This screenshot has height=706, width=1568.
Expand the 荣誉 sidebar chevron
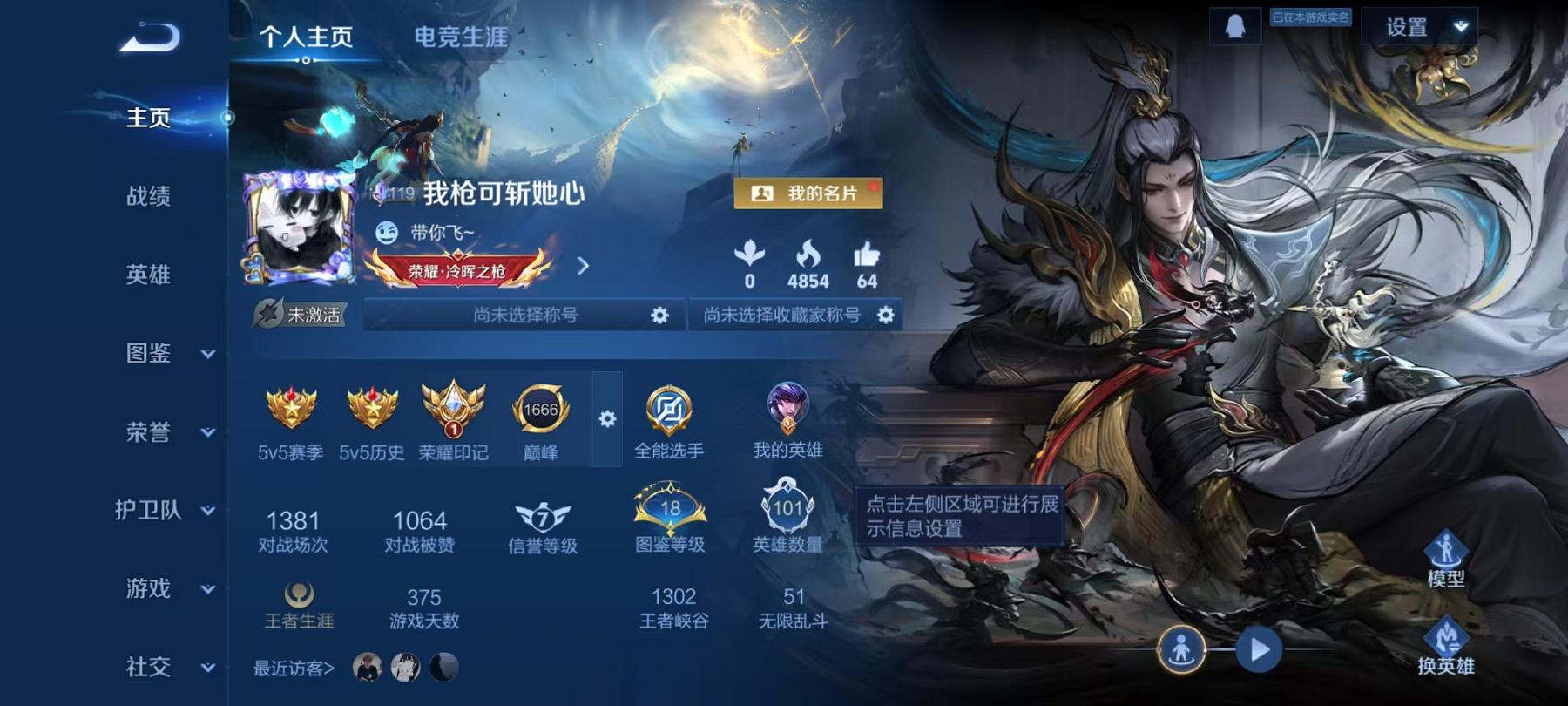click(x=207, y=434)
